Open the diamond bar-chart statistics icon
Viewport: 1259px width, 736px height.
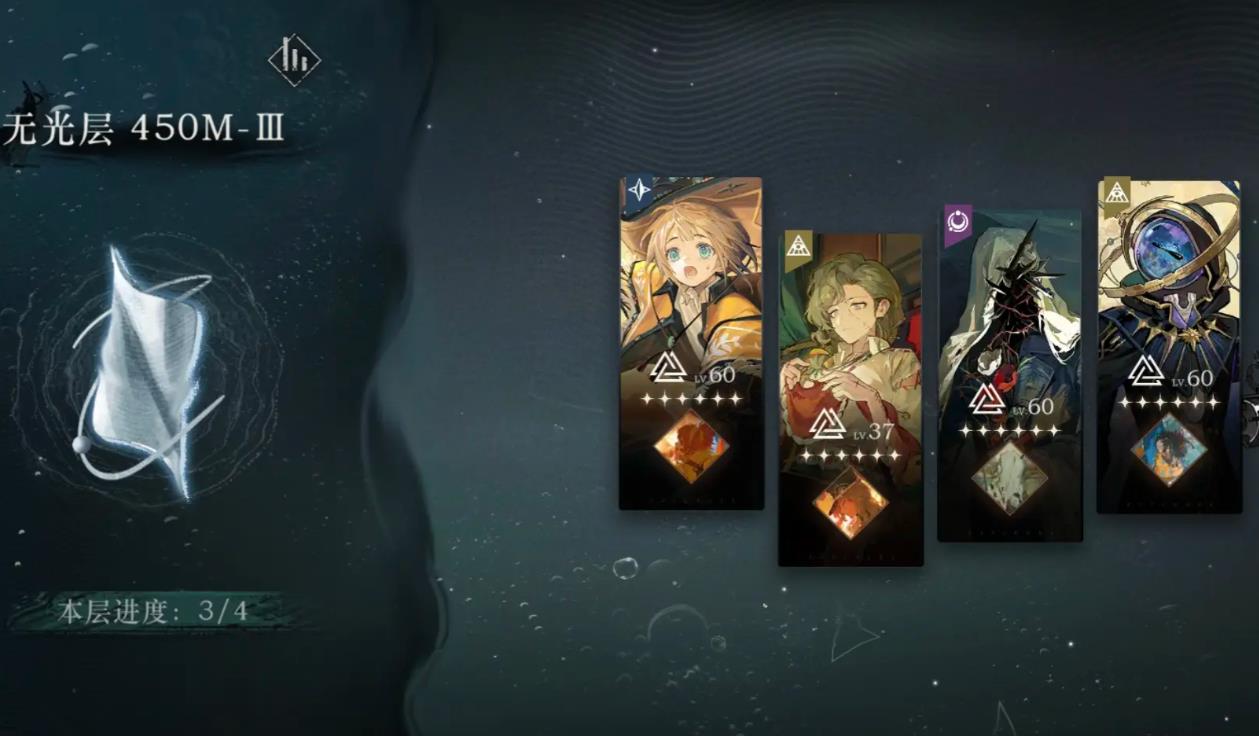[294, 59]
